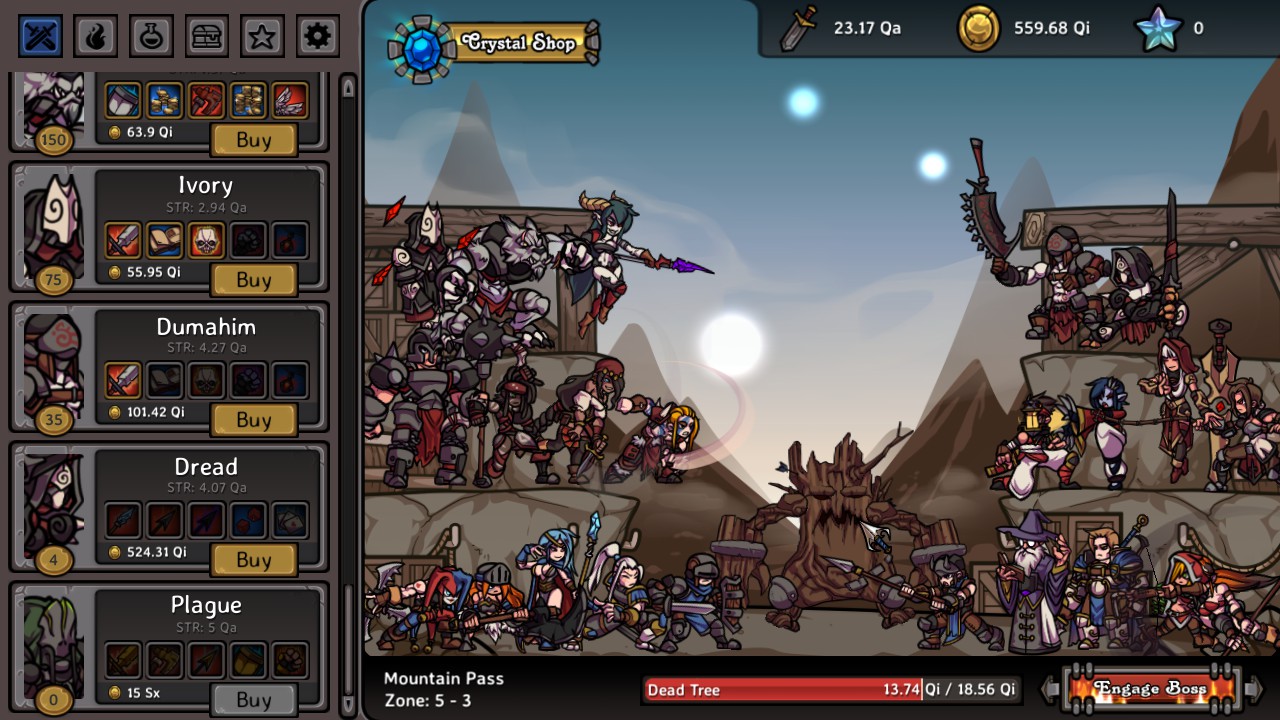The height and width of the screenshot is (720, 1280).
Task: Open the Crystal Shop
Action: tap(517, 43)
